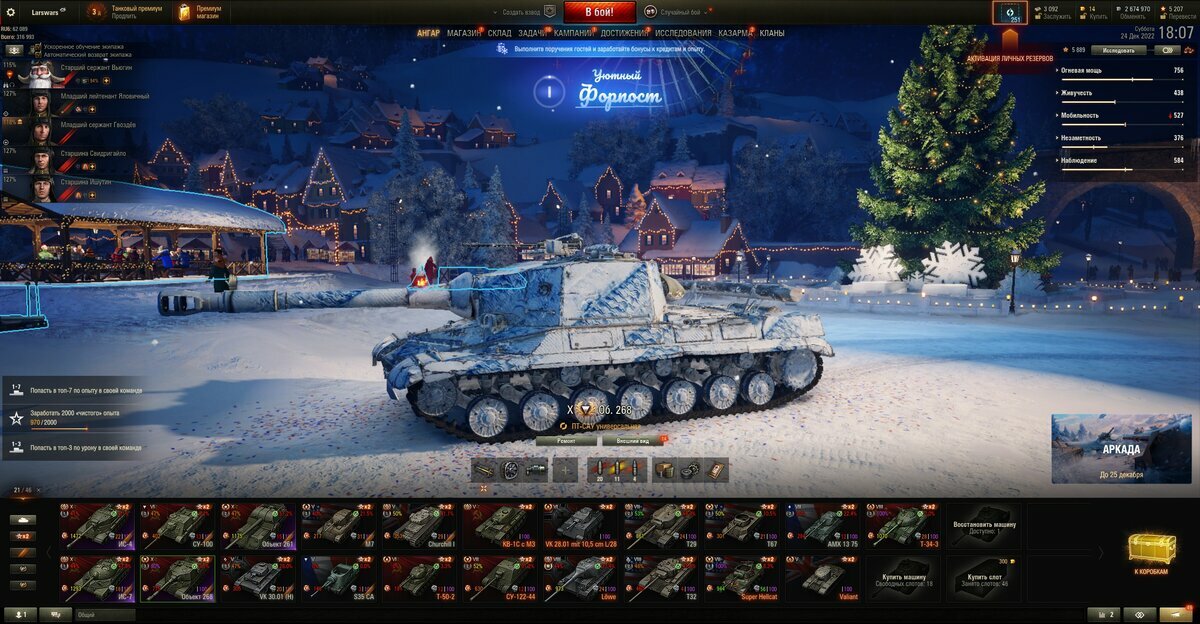This screenshot has height=624, width=1200.
Task: Go to the КЛАНЫ tab
Action: (x=772, y=33)
